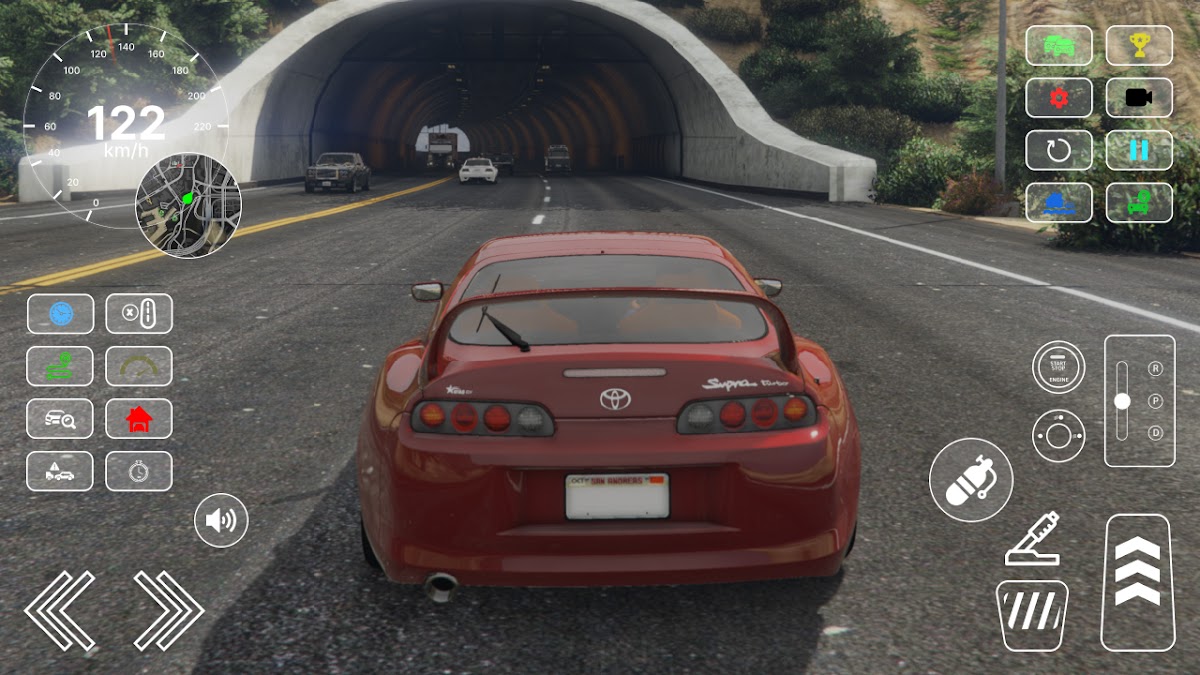Open the yellow trophy achievements button
The width and height of the screenshot is (1200, 675).
point(1138,45)
